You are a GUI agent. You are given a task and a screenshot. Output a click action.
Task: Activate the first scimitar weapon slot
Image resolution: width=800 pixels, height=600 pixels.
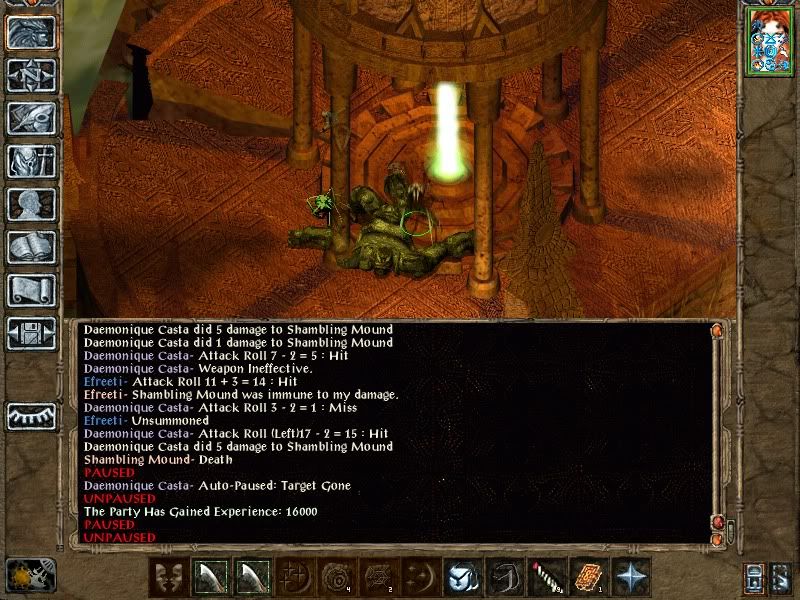pos(210,577)
